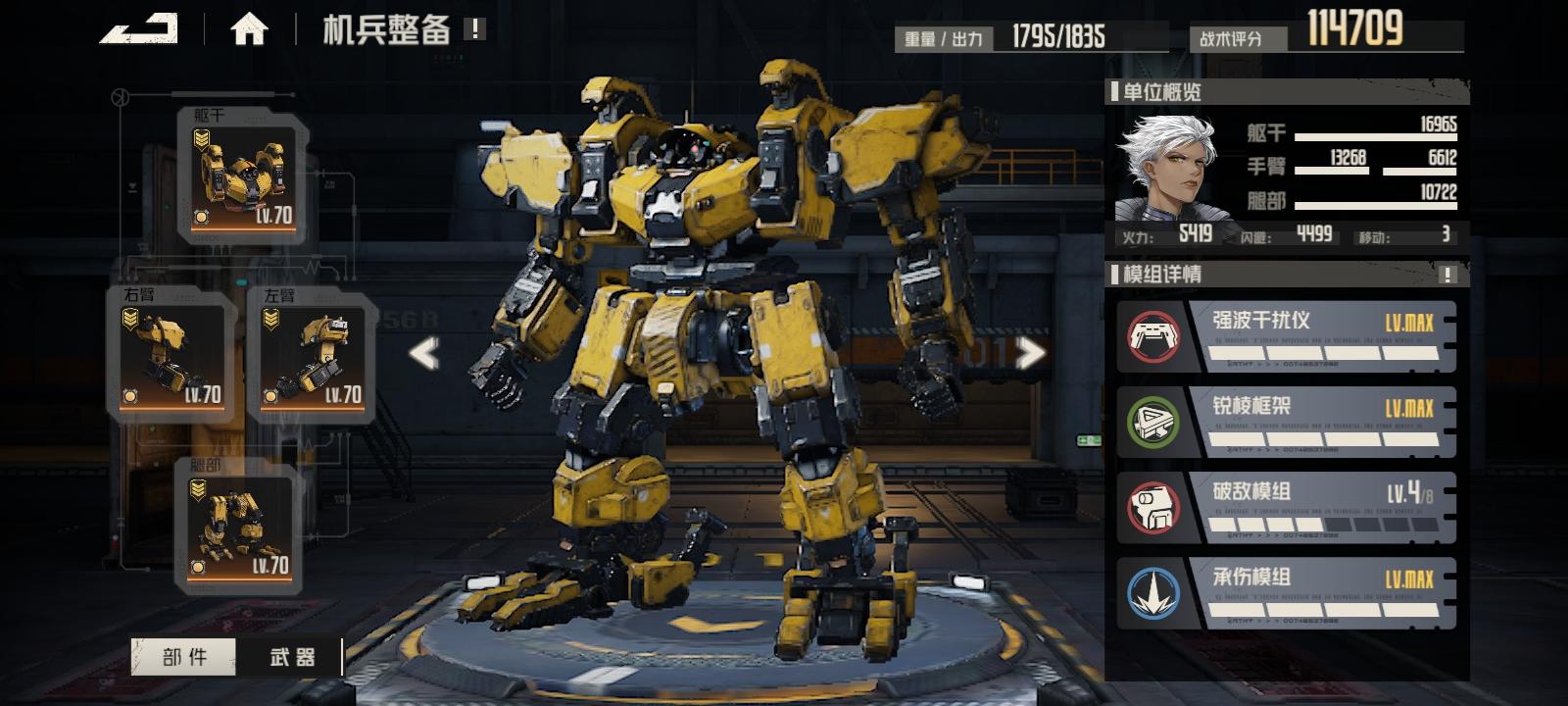Go back using the return arrow
This screenshot has height=706, width=1568.
(x=139, y=28)
